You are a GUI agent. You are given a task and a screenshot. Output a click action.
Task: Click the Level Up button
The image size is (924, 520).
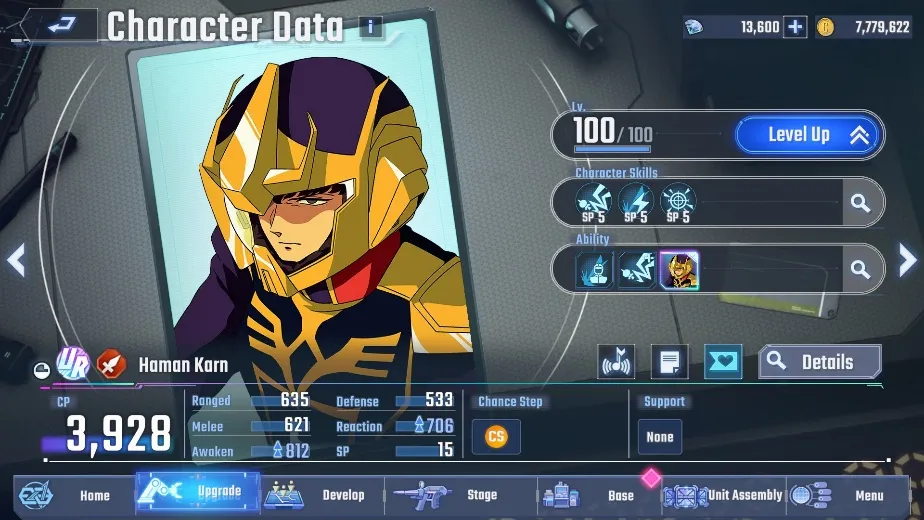(809, 135)
